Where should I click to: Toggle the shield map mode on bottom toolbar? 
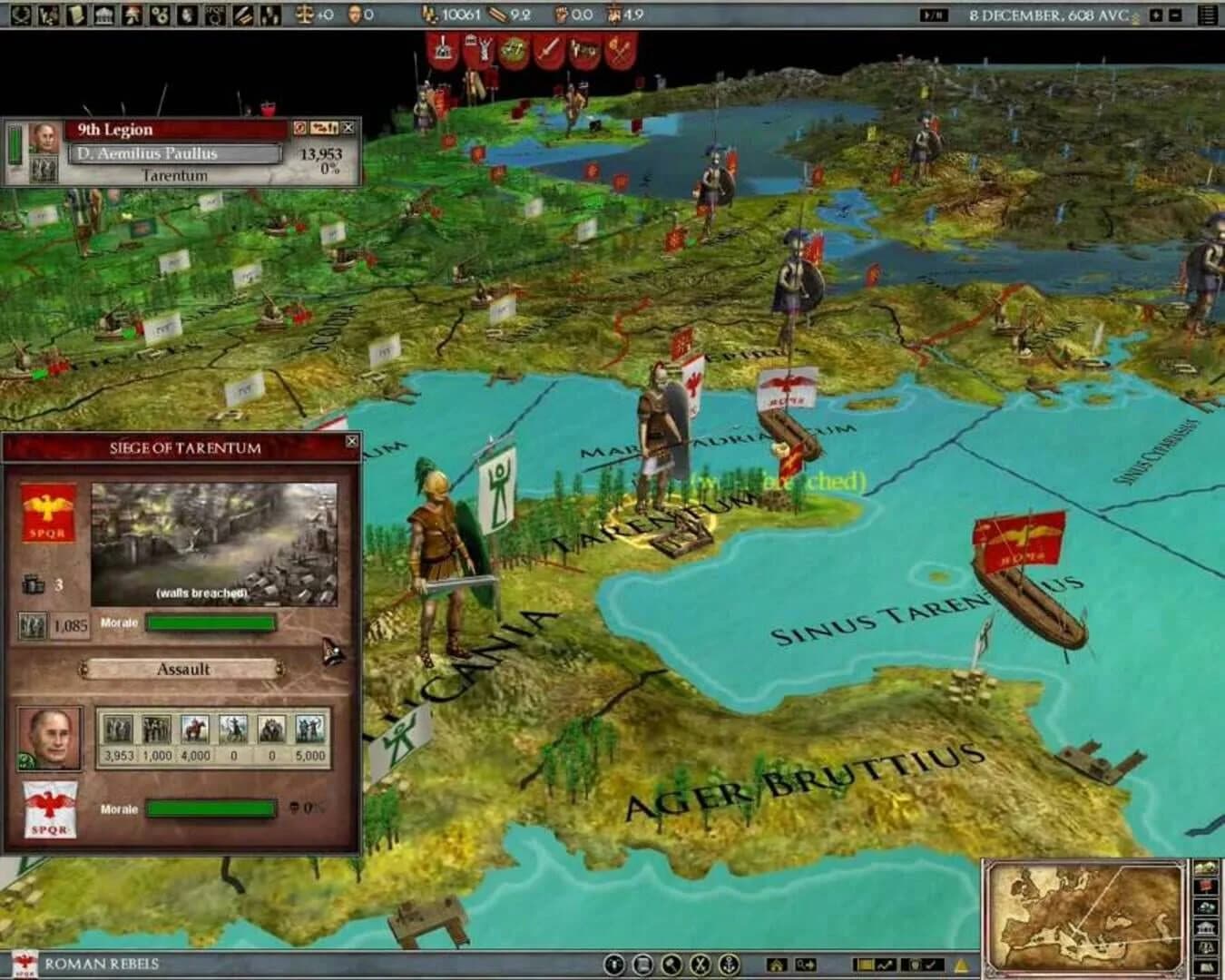916,963
